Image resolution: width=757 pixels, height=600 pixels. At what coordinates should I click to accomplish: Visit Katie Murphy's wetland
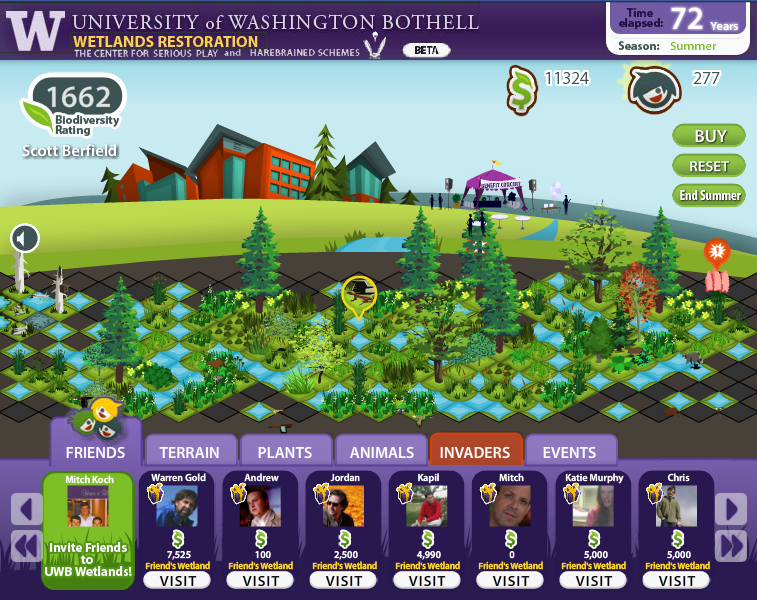coord(594,581)
